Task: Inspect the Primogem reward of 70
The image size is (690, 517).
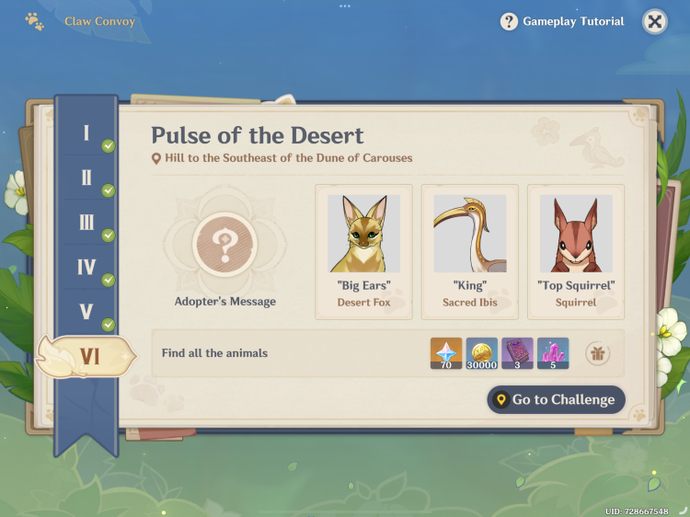Action: (446, 353)
